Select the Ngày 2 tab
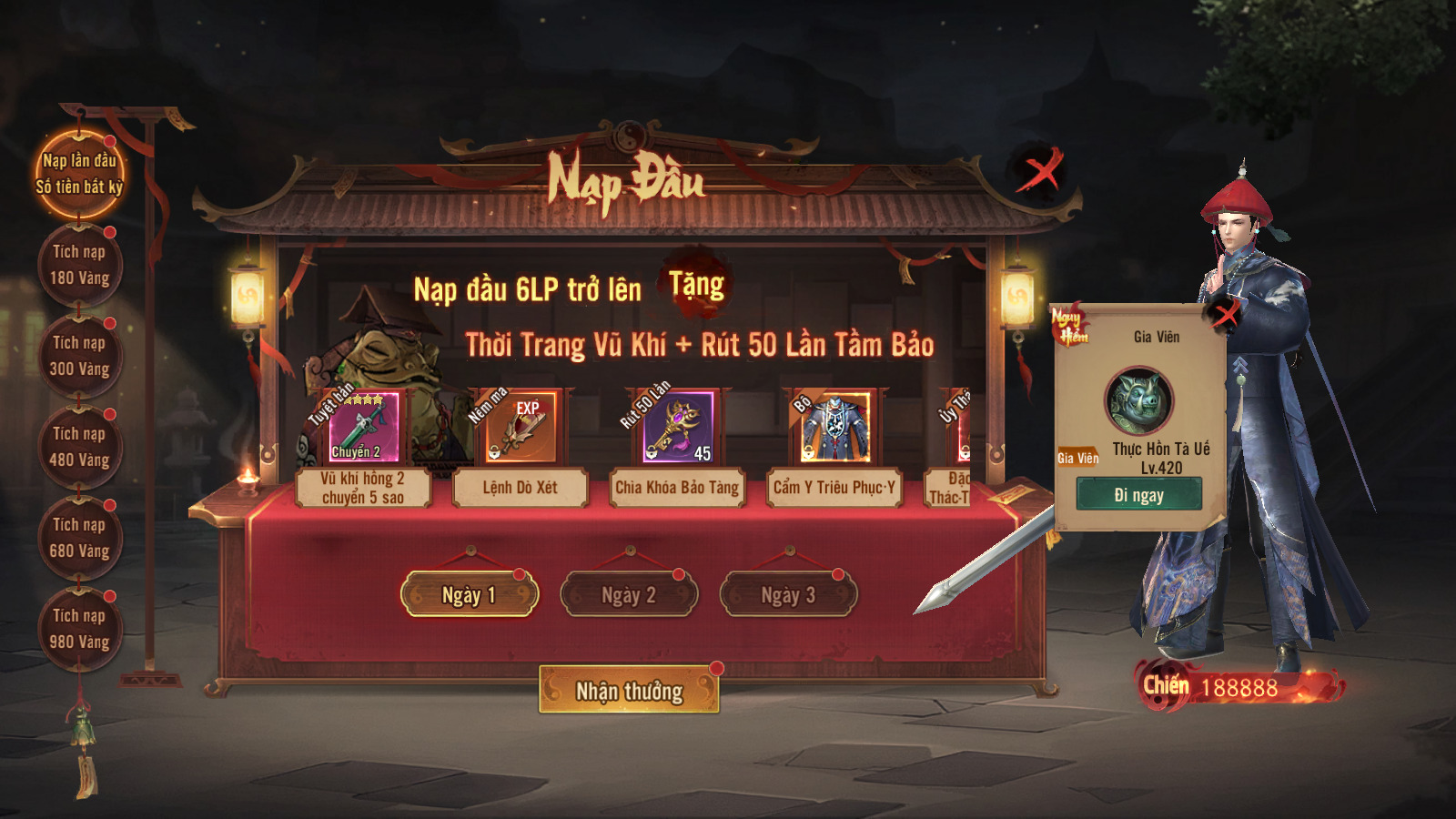The image size is (1456, 819). [x=629, y=595]
